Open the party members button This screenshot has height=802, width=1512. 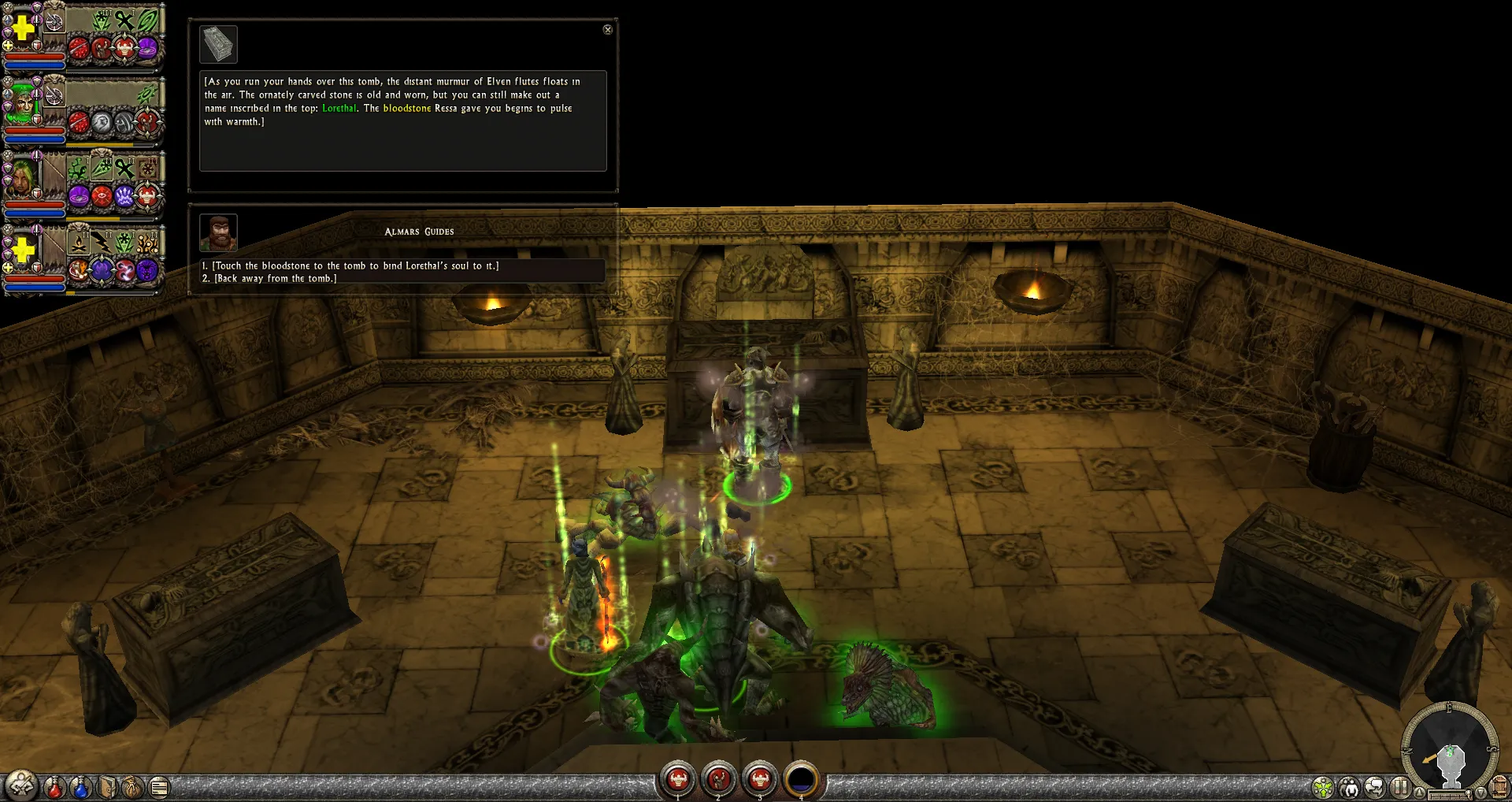[1350, 787]
